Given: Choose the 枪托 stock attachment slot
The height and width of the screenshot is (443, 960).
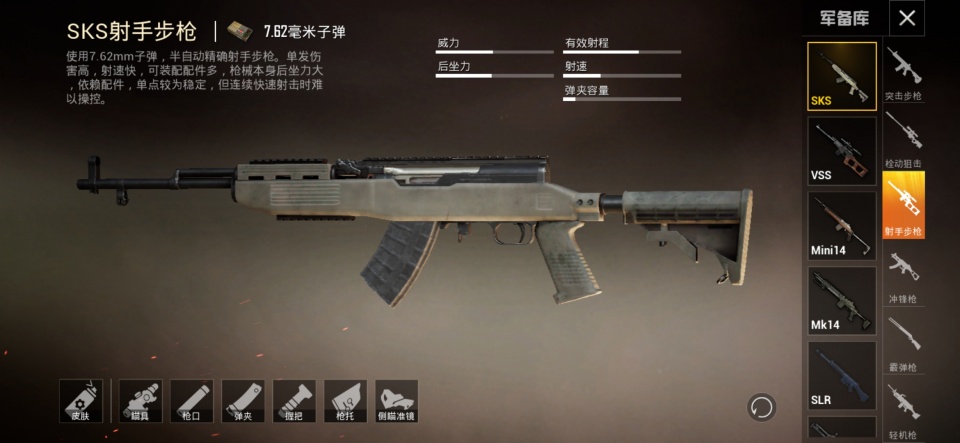Looking at the screenshot, I should 344,401.
